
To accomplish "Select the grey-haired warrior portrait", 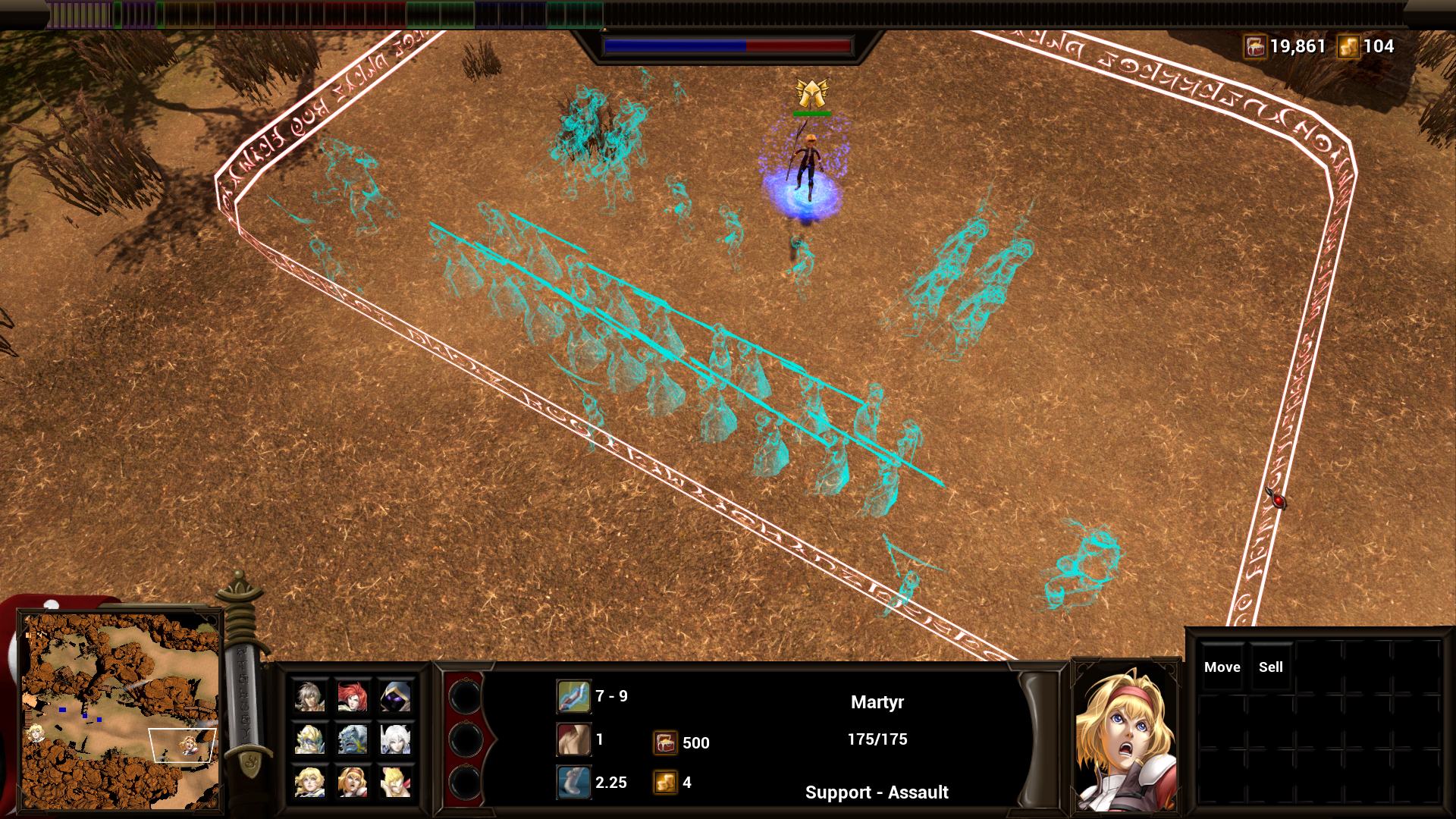I will [x=309, y=696].
